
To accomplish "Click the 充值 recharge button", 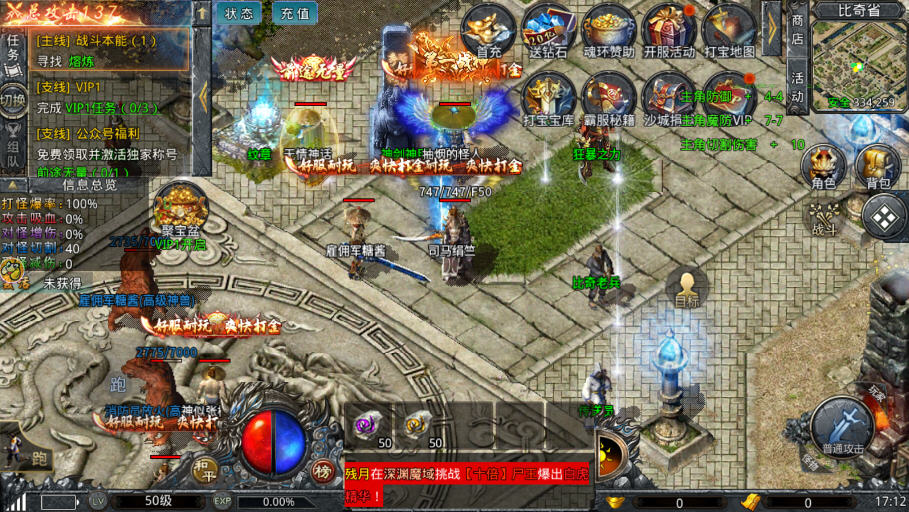I will click(x=294, y=13).
